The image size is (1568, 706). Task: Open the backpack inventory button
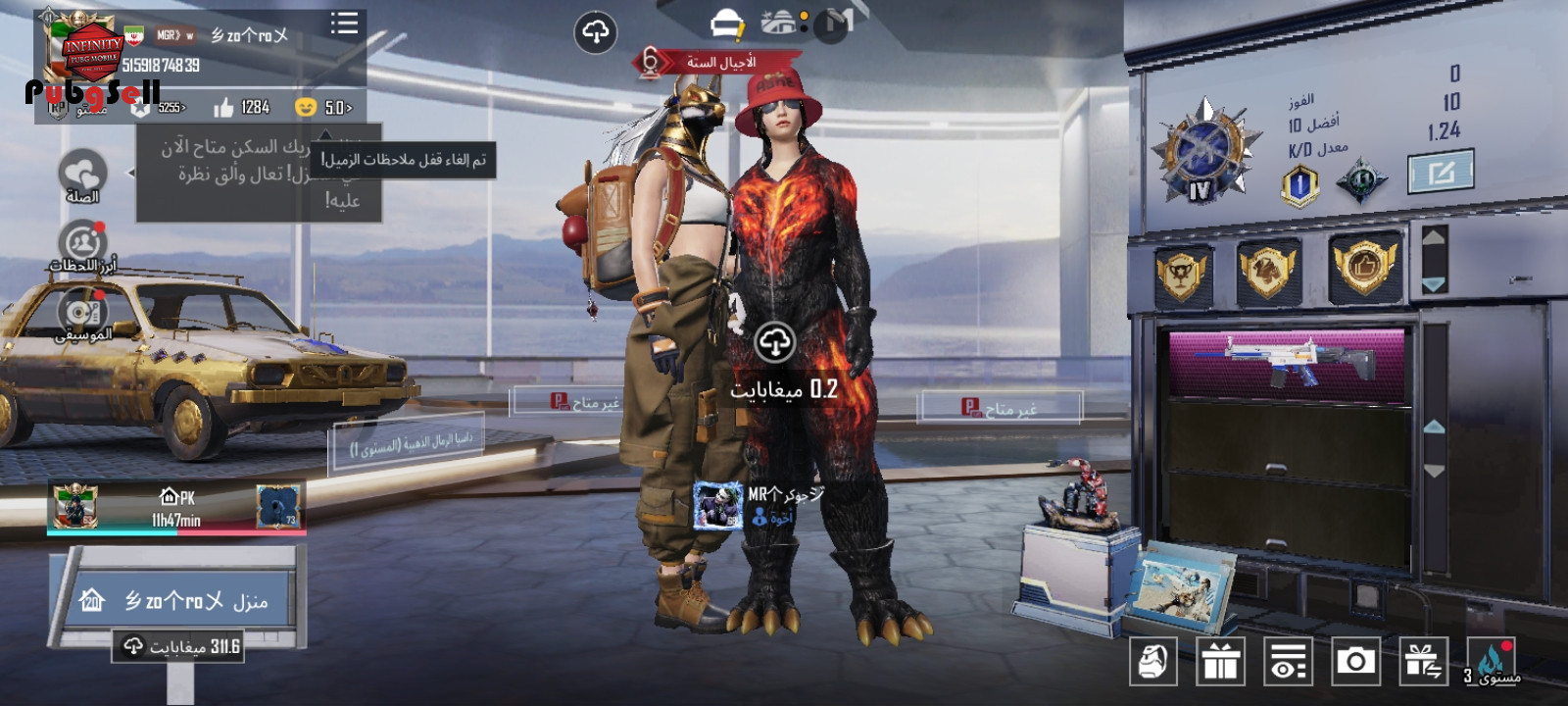click(x=1153, y=662)
